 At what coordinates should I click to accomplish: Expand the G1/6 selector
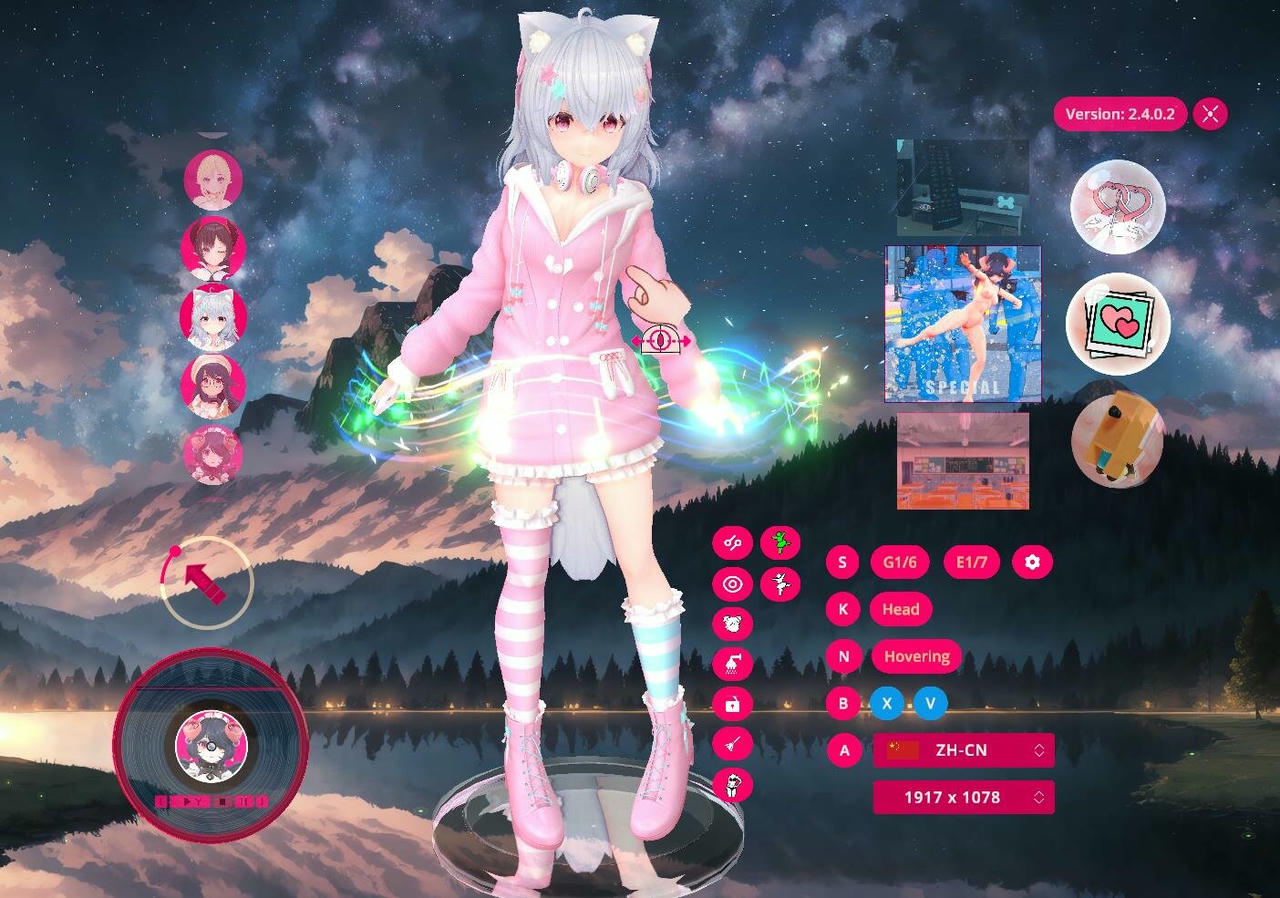coord(899,562)
